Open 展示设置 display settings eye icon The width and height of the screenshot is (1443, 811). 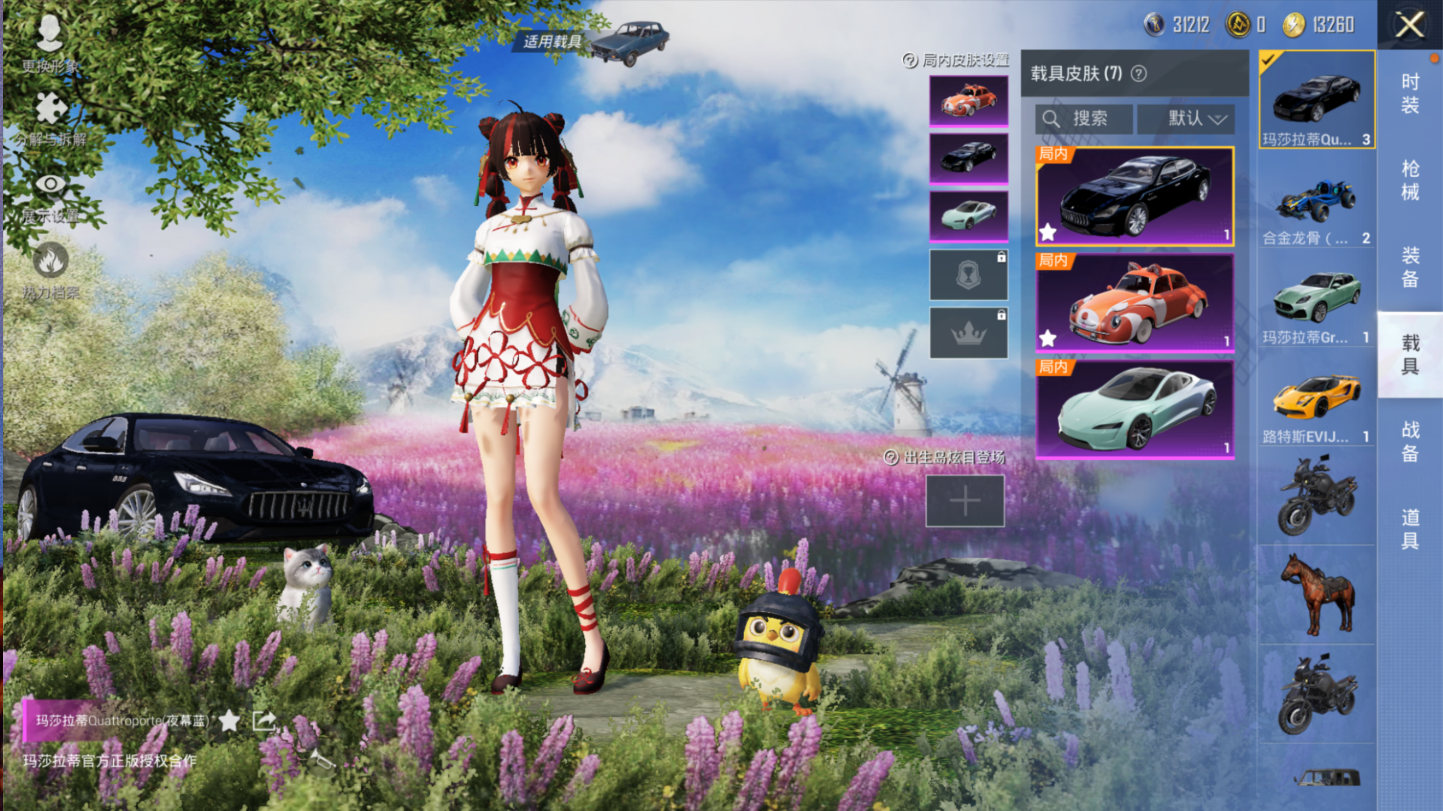tap(50, 190)
